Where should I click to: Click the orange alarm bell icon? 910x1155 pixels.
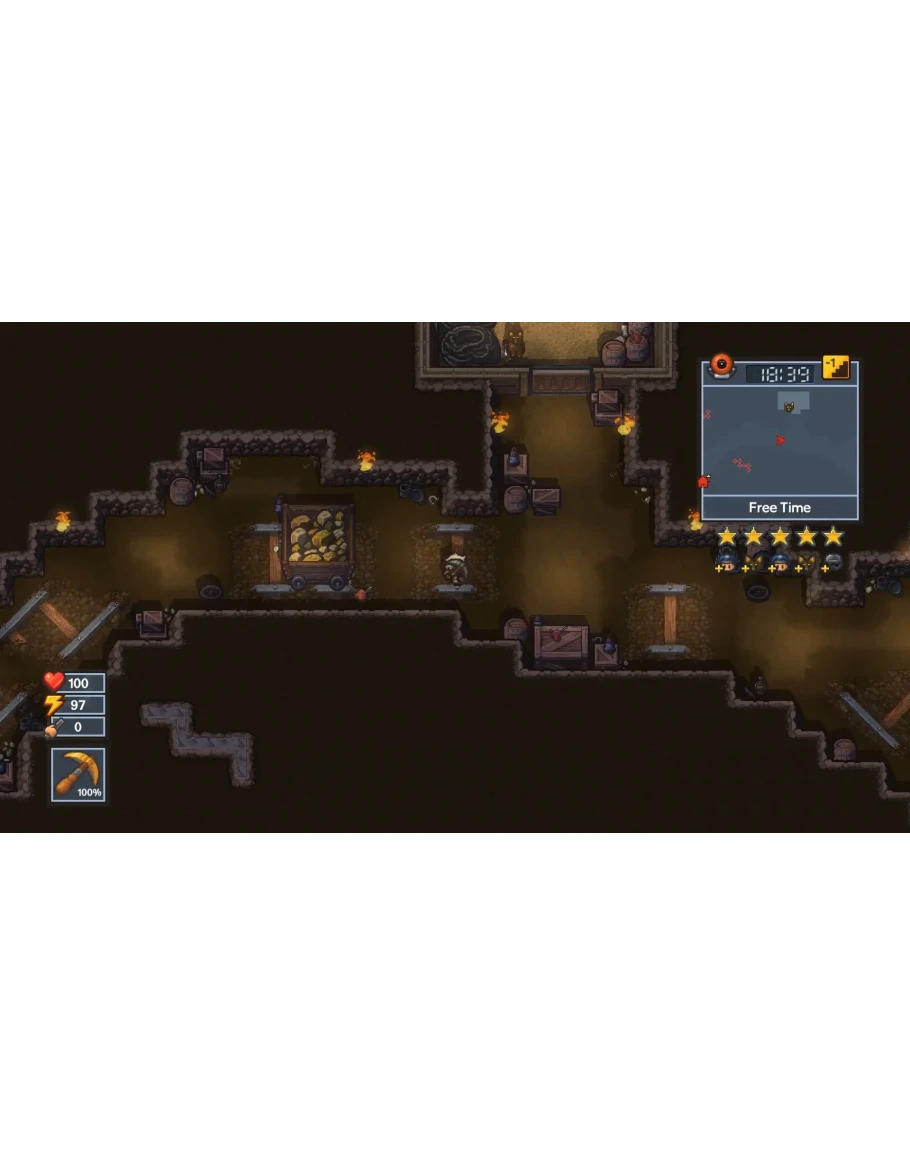tap(720, 367)
